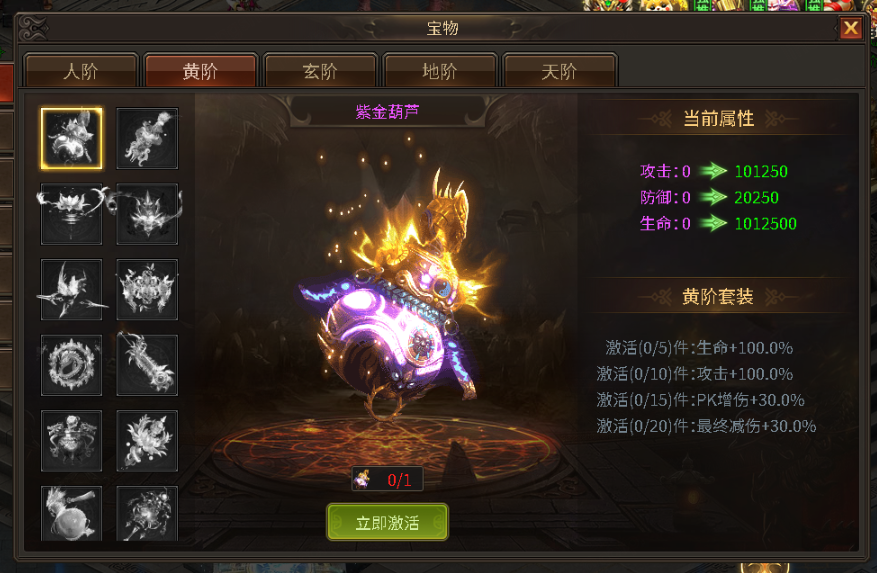Click the activation material icon showing 0/1
Viewport: 877px width, 573px height.
(363, 479)
